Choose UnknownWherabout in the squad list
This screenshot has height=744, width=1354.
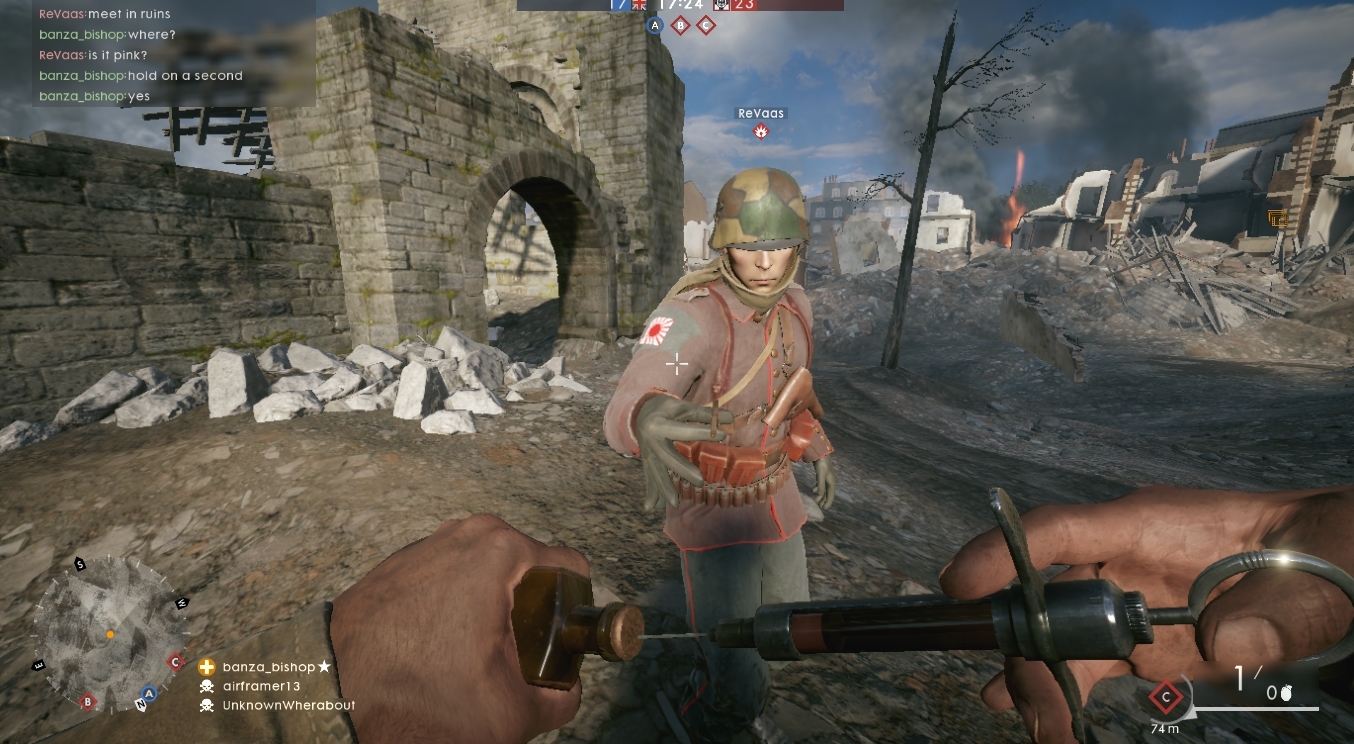click(288, 705)
